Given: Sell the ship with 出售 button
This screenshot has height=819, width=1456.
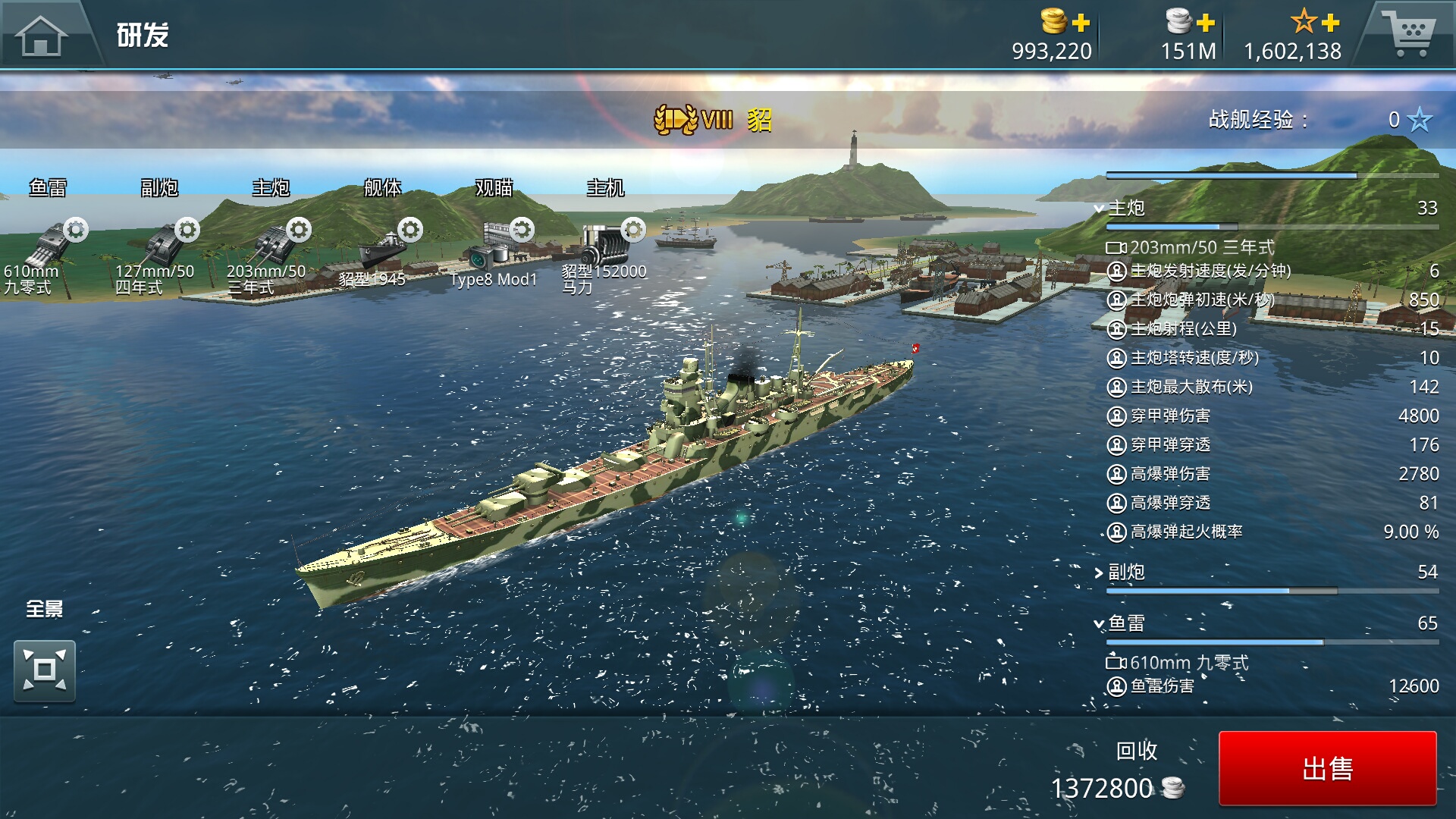Looking at the screenshot, I should [x=1327, y=768].
